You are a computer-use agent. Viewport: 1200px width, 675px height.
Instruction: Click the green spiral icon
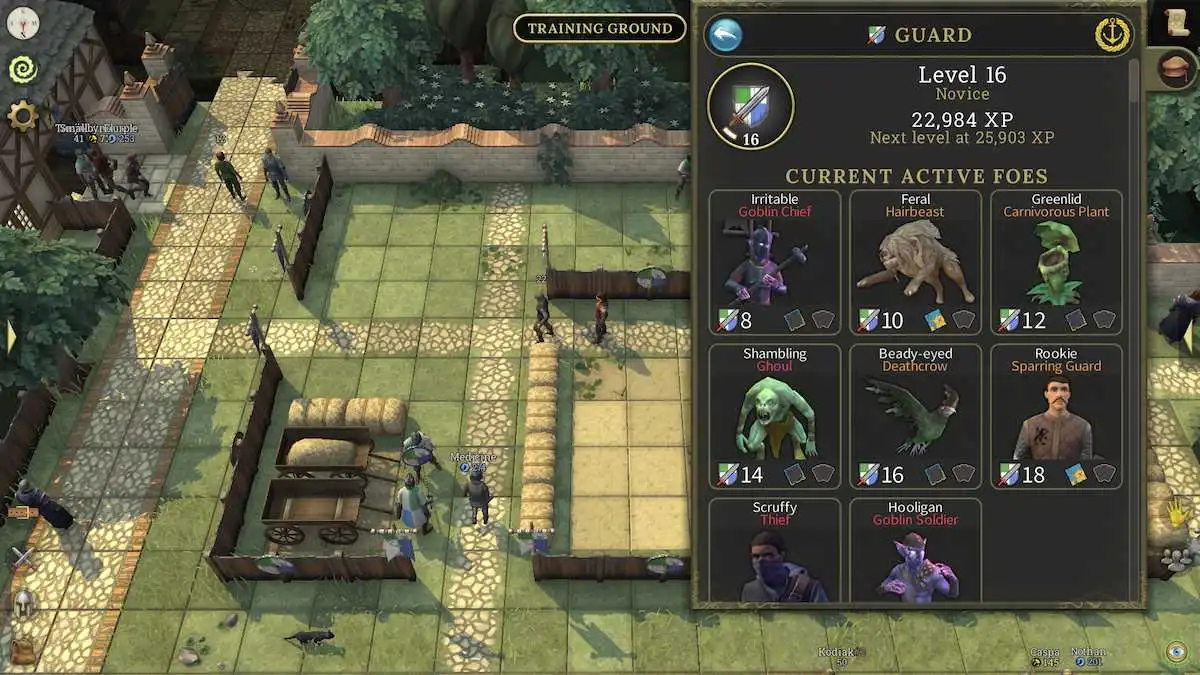point(22,68)
